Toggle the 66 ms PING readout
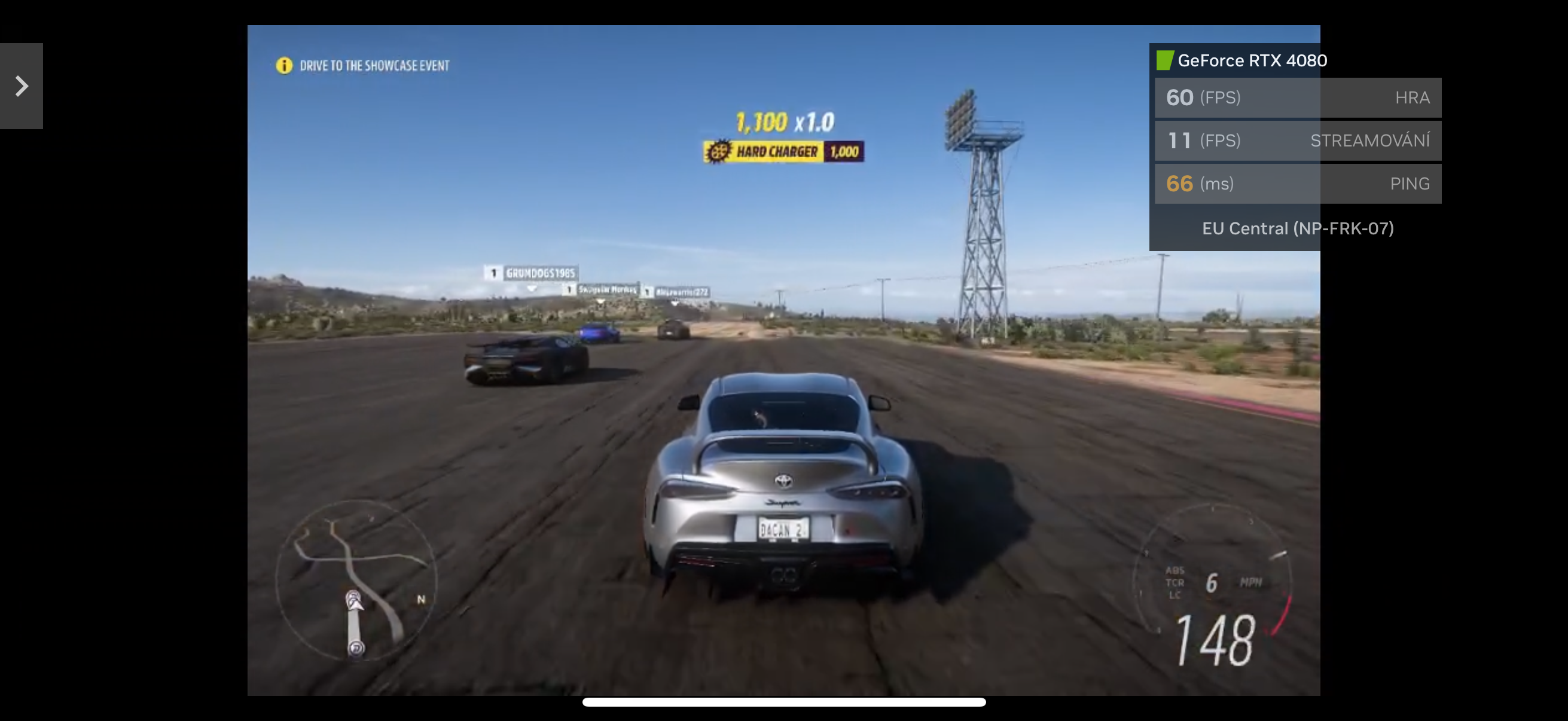 pos(1297,183)
